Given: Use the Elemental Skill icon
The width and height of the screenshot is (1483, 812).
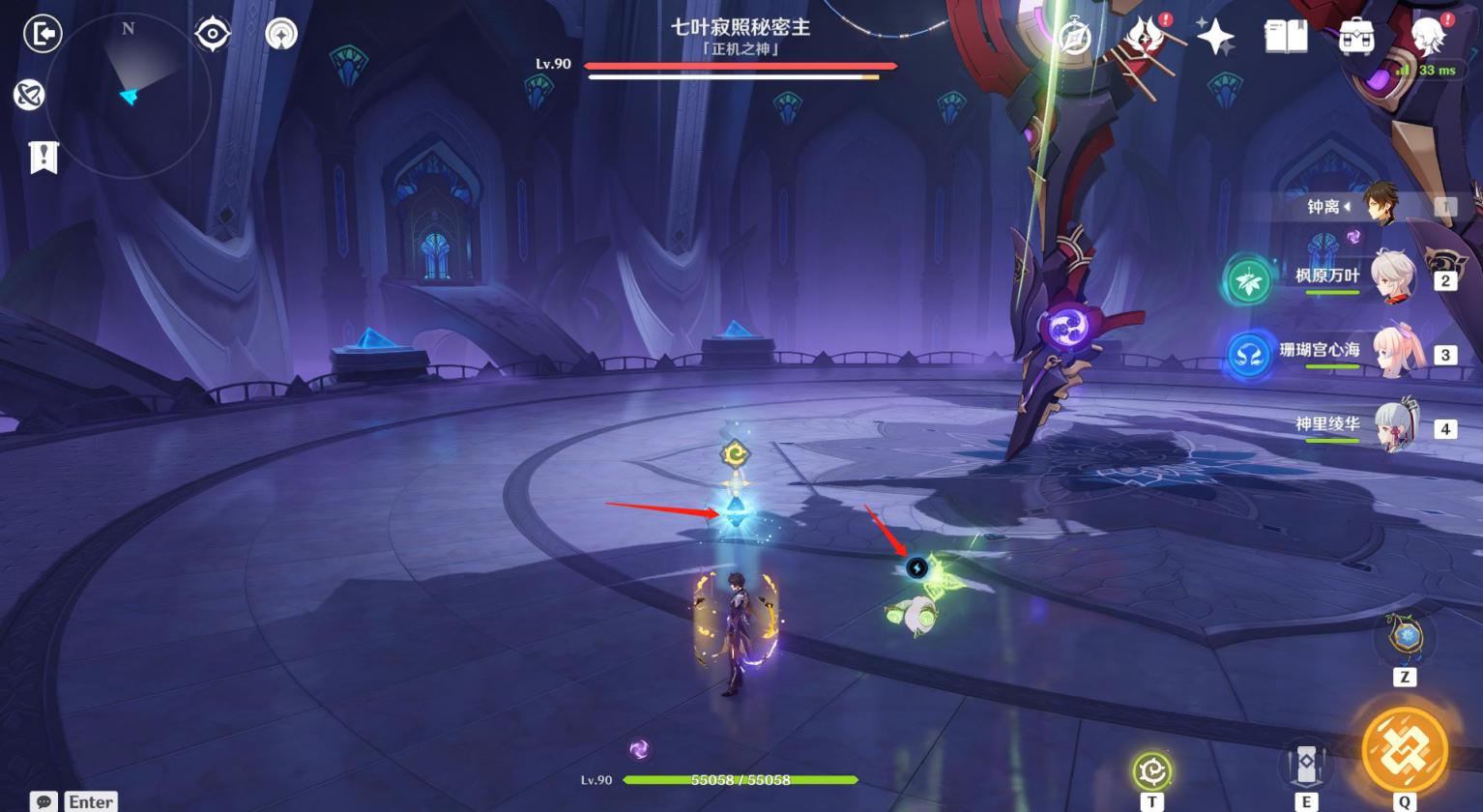Looking at the screenshot, I should click(x=1305, y=766).
